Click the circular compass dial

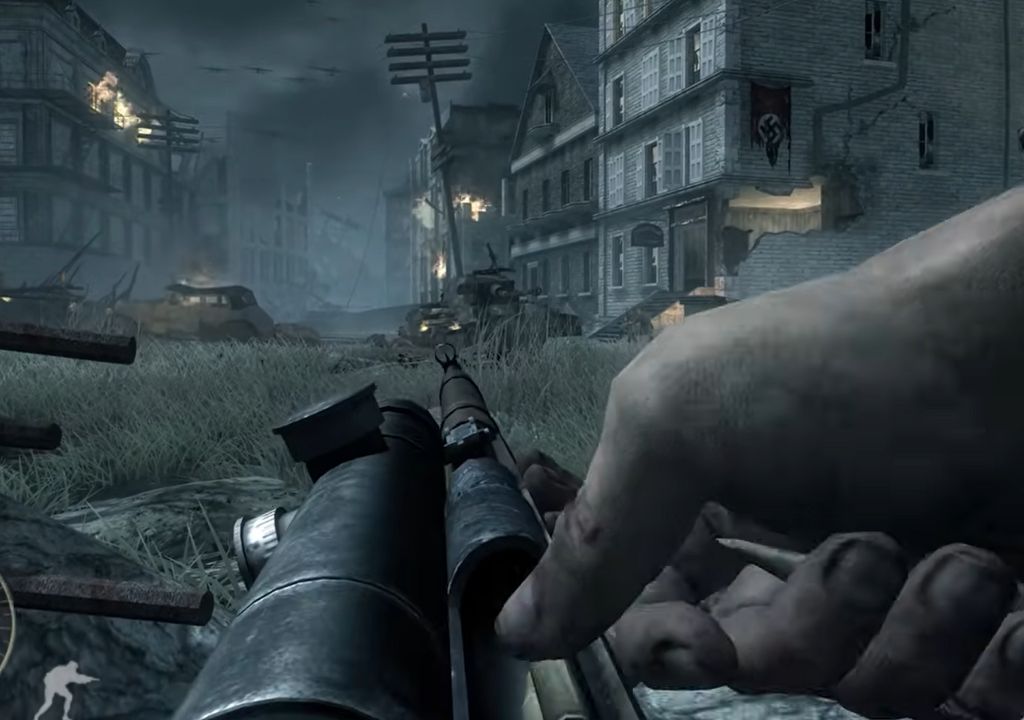(5, 622)
